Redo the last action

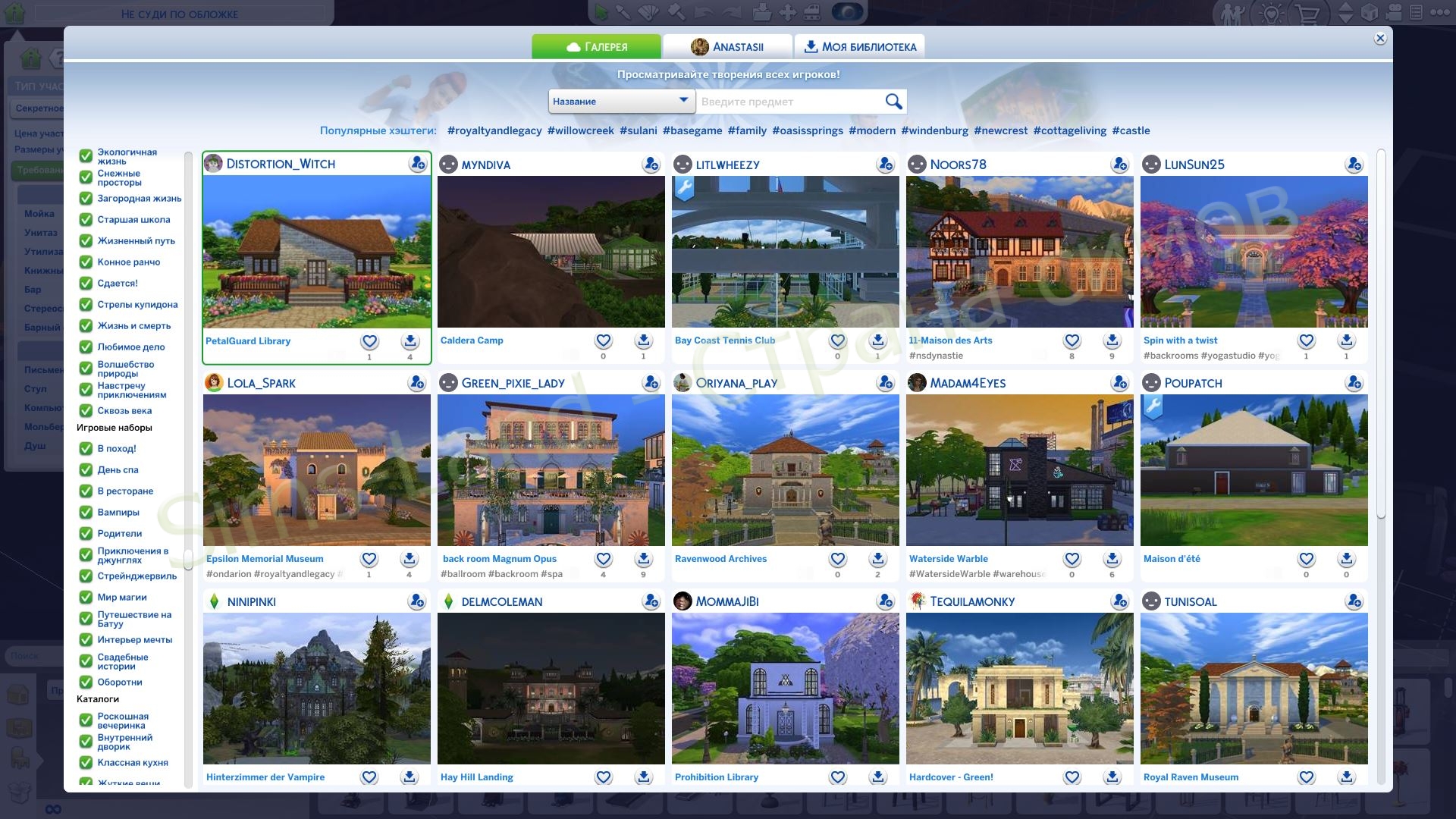(x=732, y=11)
